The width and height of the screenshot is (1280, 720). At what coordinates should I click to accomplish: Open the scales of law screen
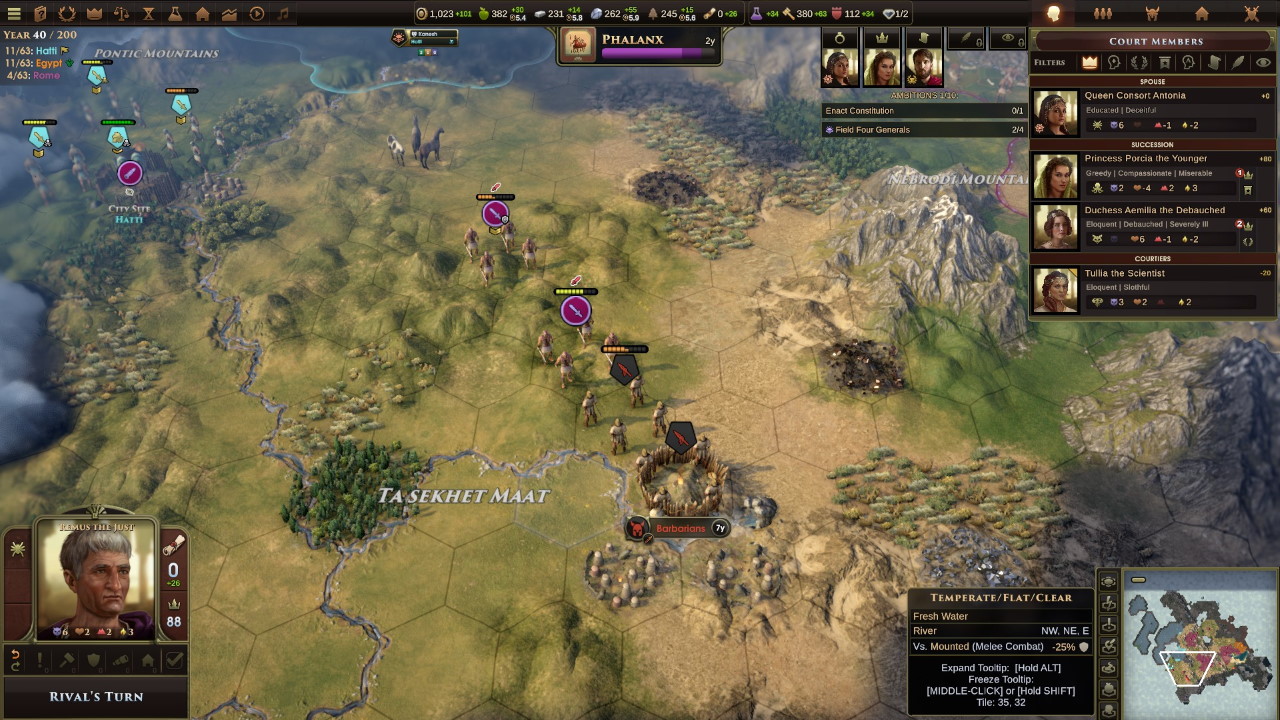click(x=121, y=14)
